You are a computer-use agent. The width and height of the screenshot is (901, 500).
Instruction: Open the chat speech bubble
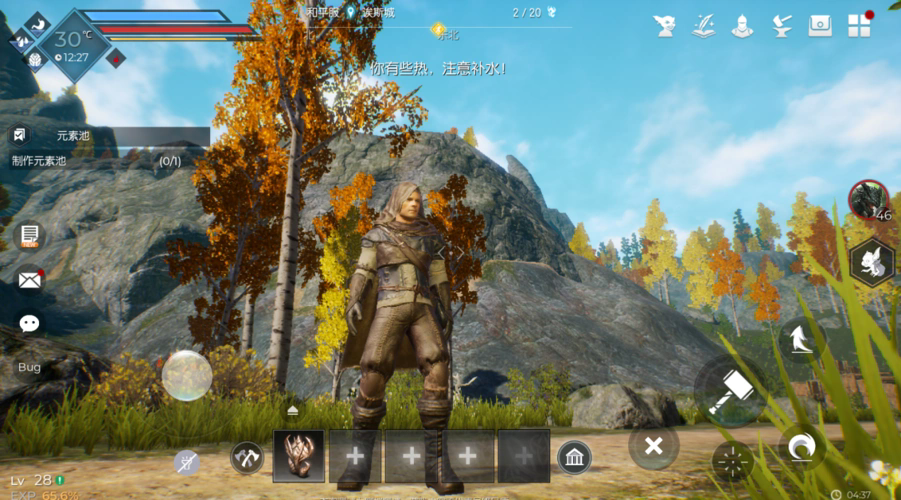point(30,323)
